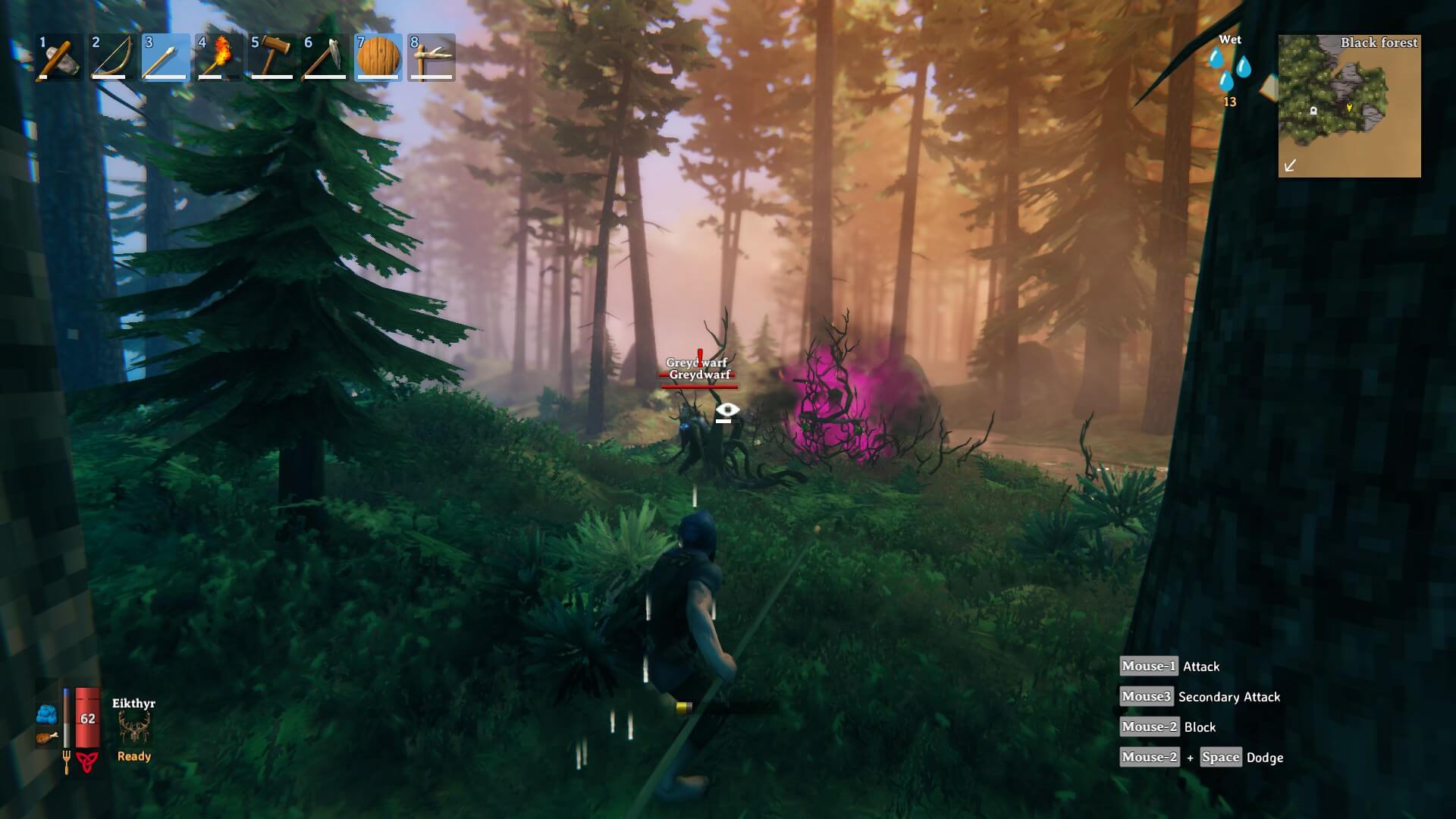Toggle the round wooden shield slot
The width and height of the screenshot is (1456, 819).
pos(378,57)
